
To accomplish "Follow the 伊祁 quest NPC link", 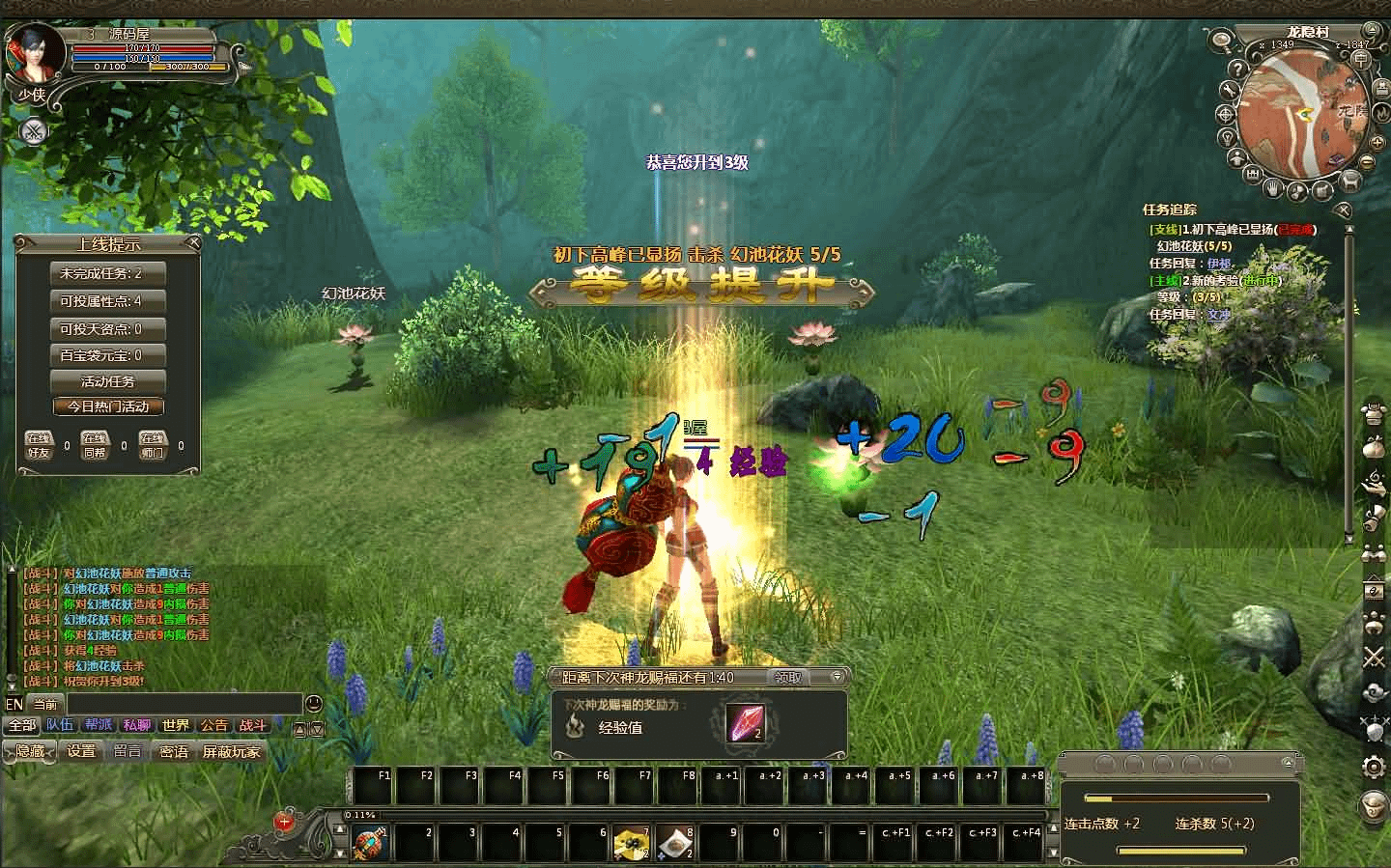I will (1219, 264).
